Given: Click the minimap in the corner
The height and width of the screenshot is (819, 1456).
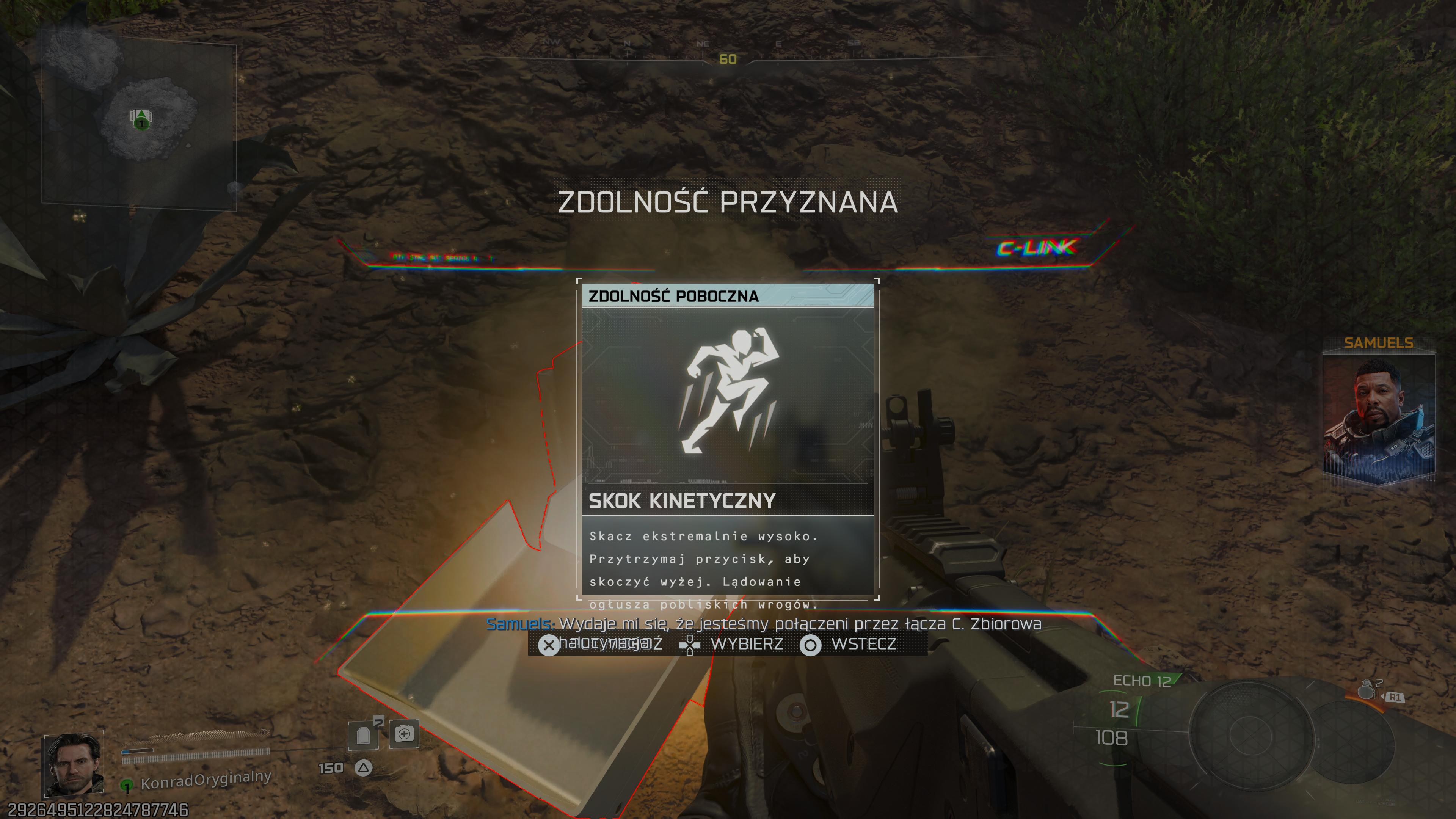Looking at the screenshot, I should pyautogui.click(x=139, y=123).
